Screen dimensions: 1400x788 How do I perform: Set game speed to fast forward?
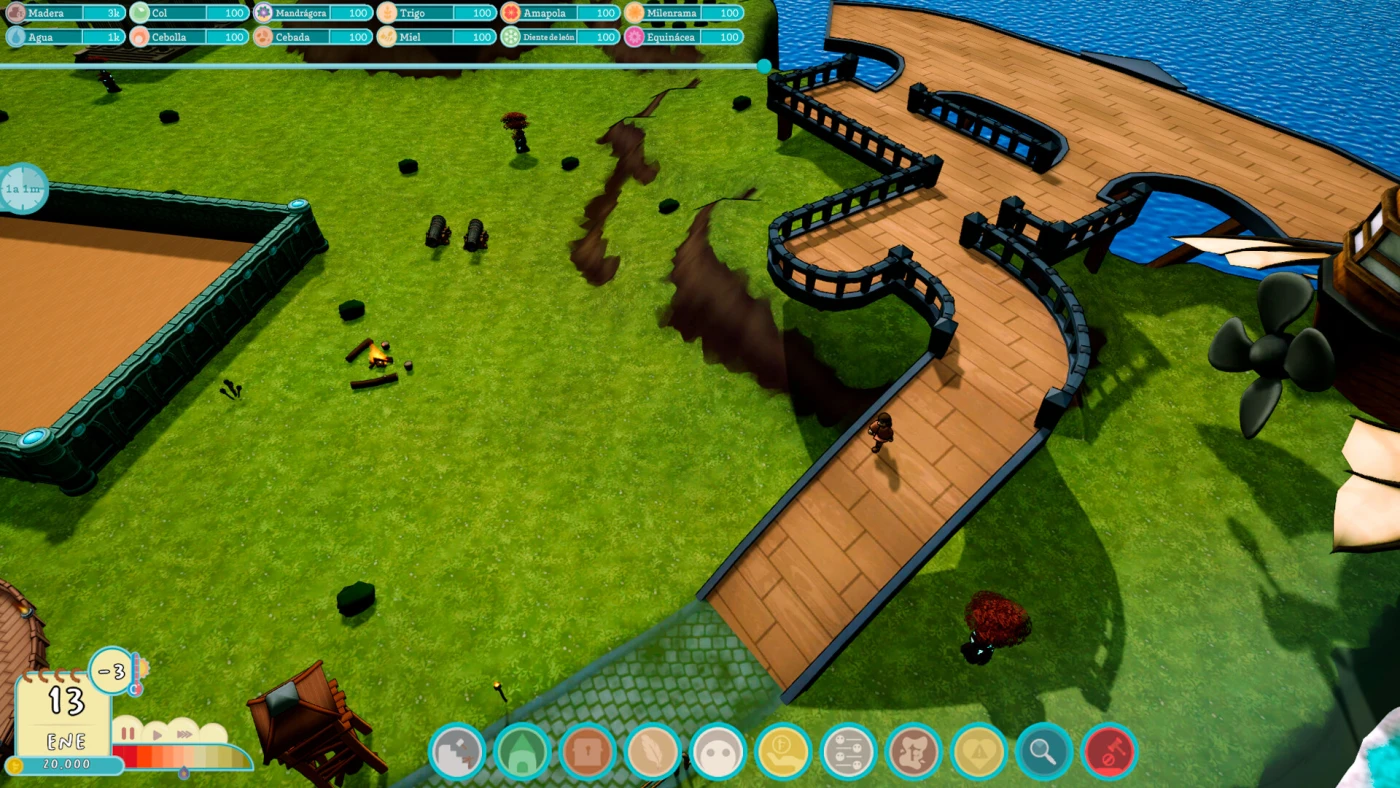click(x=184, y=733)
